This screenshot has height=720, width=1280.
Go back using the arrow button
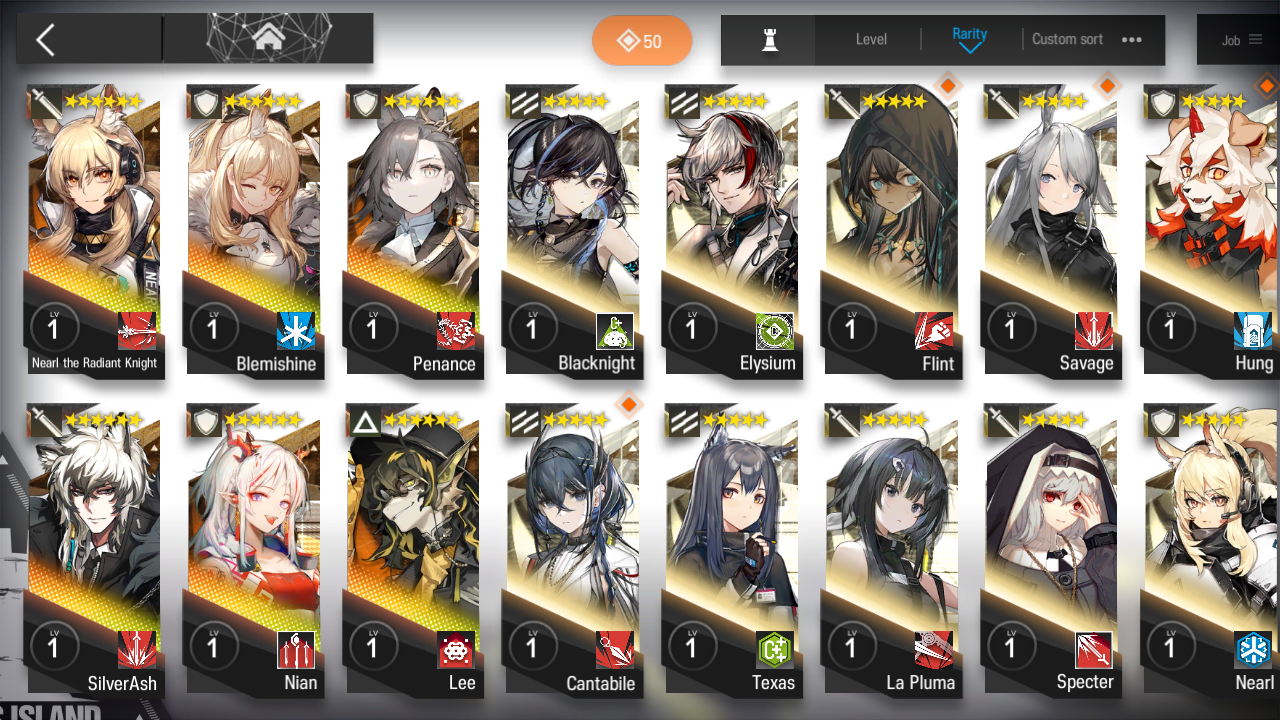pyautogui.click(x=46, y=40)
